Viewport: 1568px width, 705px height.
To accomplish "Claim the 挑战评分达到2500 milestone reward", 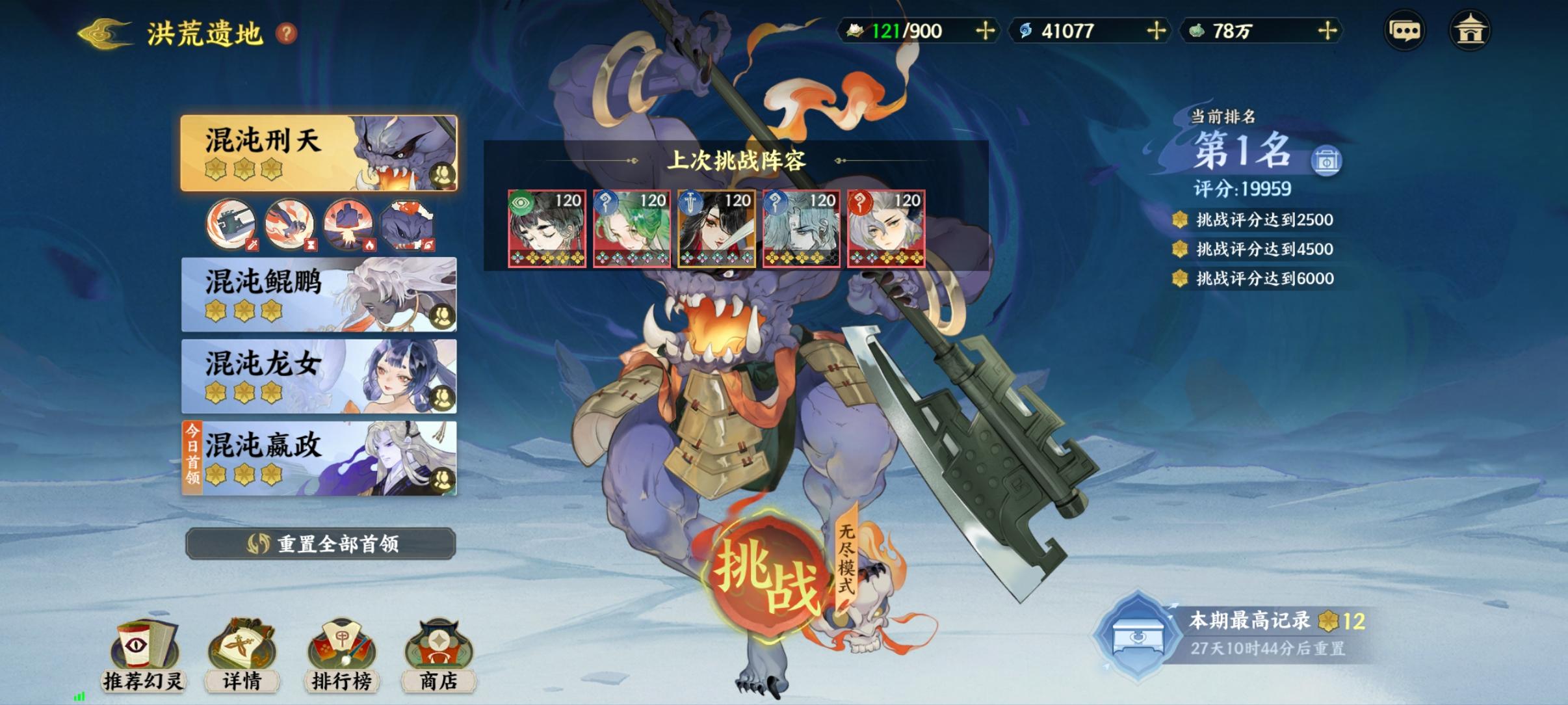I will pyautogui.click(x=1255, y=220).
